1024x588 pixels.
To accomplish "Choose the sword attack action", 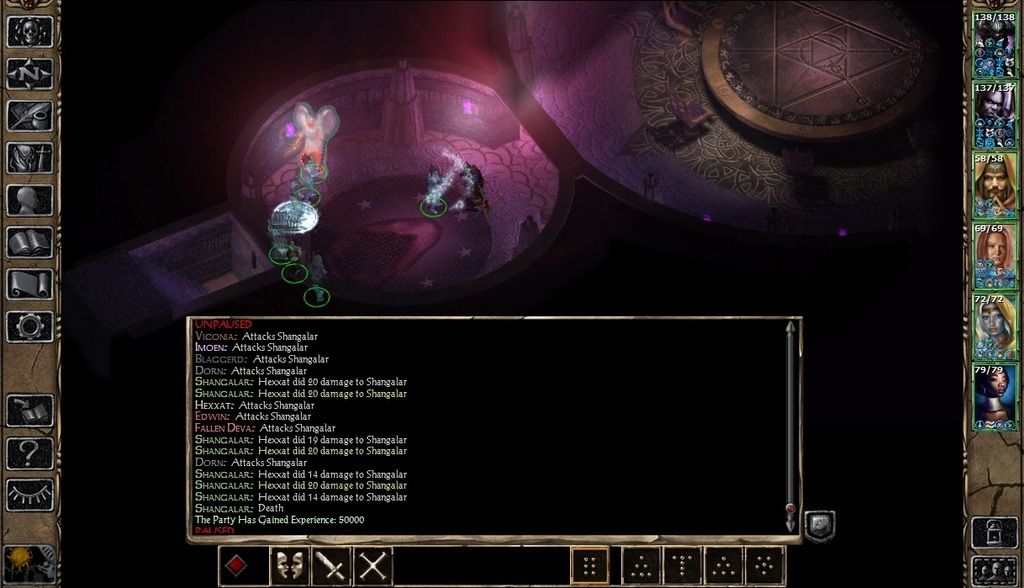I will pyautogui.click(x=330, y=567).
